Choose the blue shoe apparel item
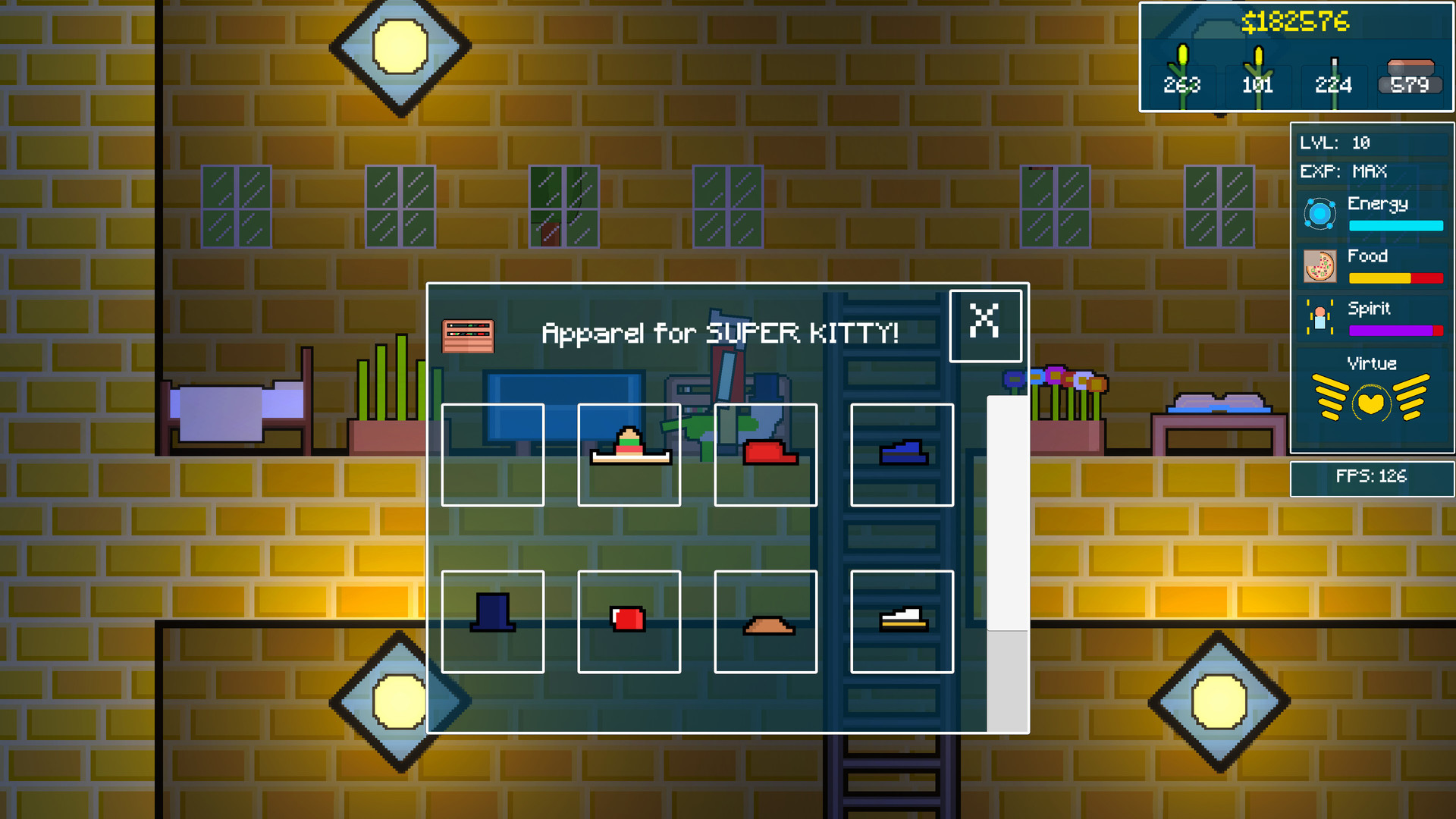 point(902,455)
